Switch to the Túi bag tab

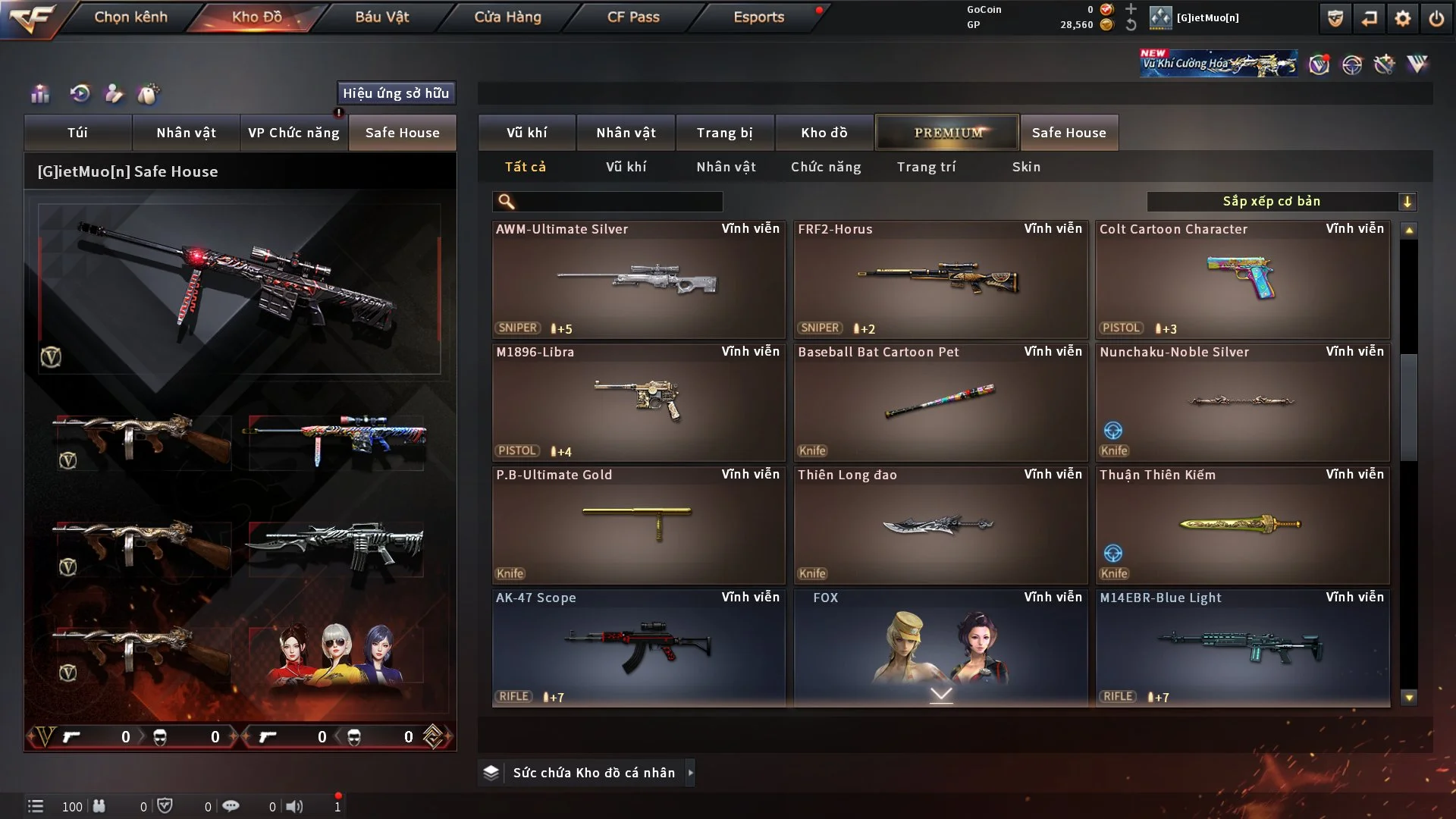tap(77, 133)
